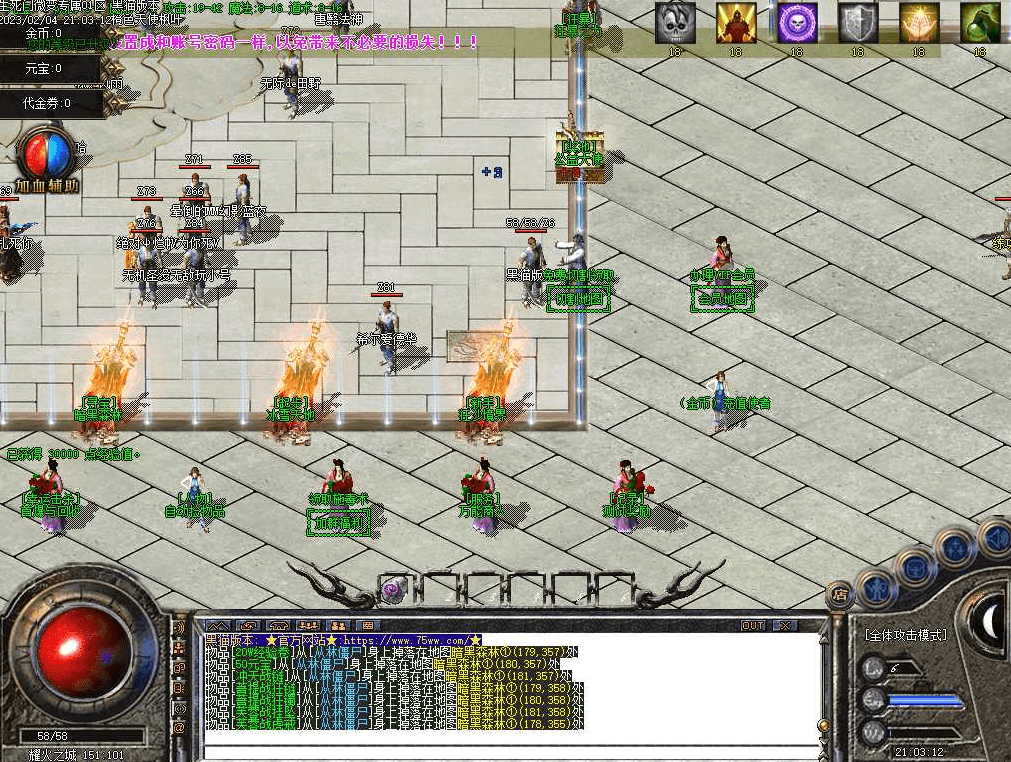Click the OUT button above the chat

tap(753, 626)
